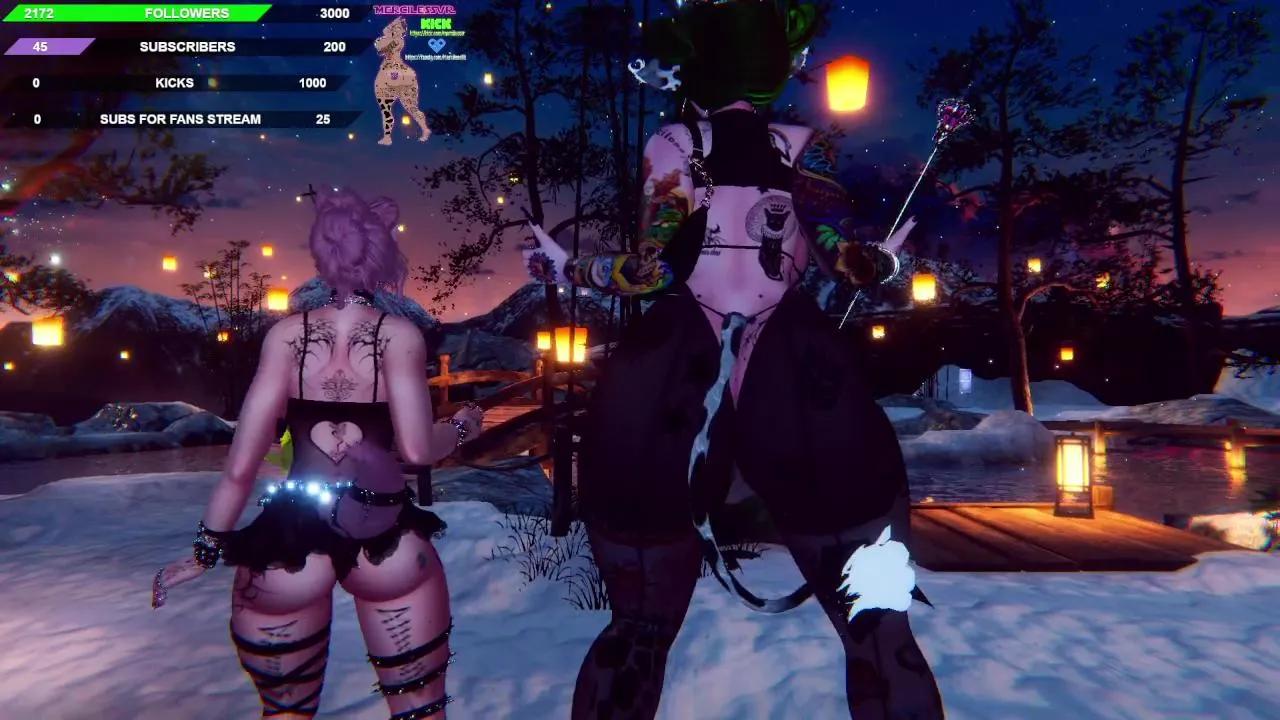Select the blue Fansly heart icon
This screenshot has height=720, width=1280.
point(437,45)
